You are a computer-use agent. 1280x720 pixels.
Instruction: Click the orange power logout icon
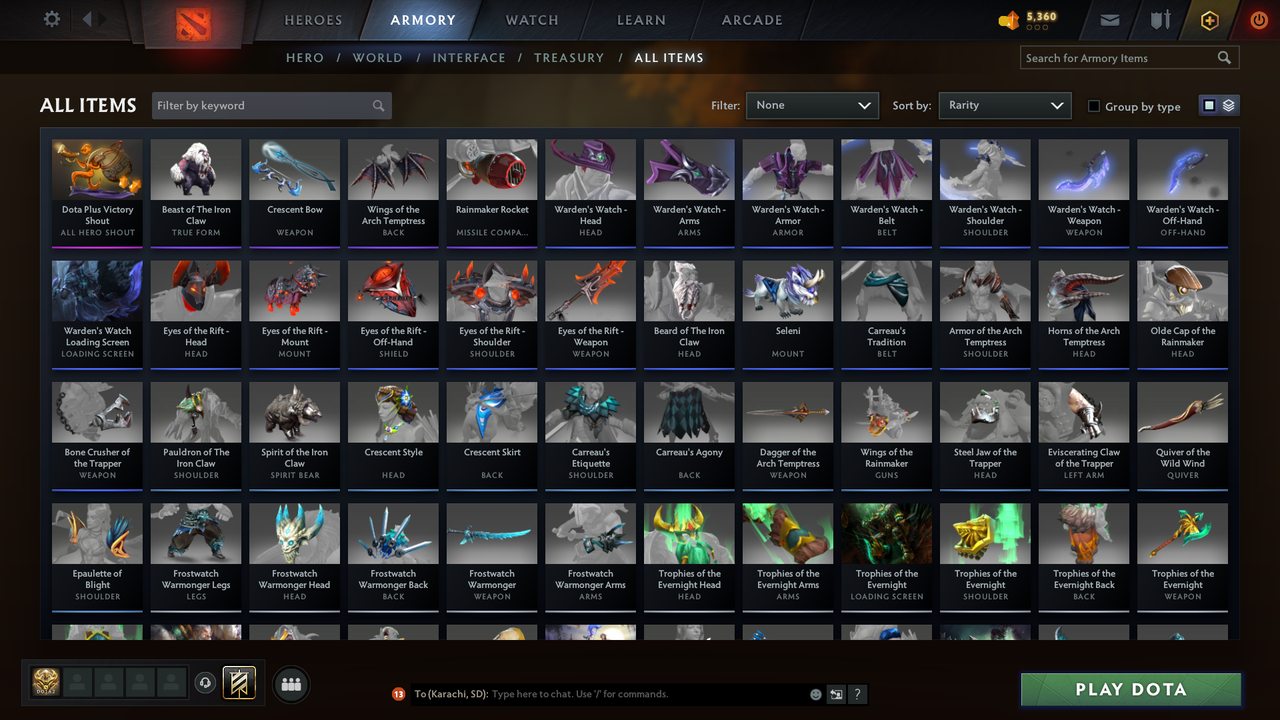[x=1258, y=19]
